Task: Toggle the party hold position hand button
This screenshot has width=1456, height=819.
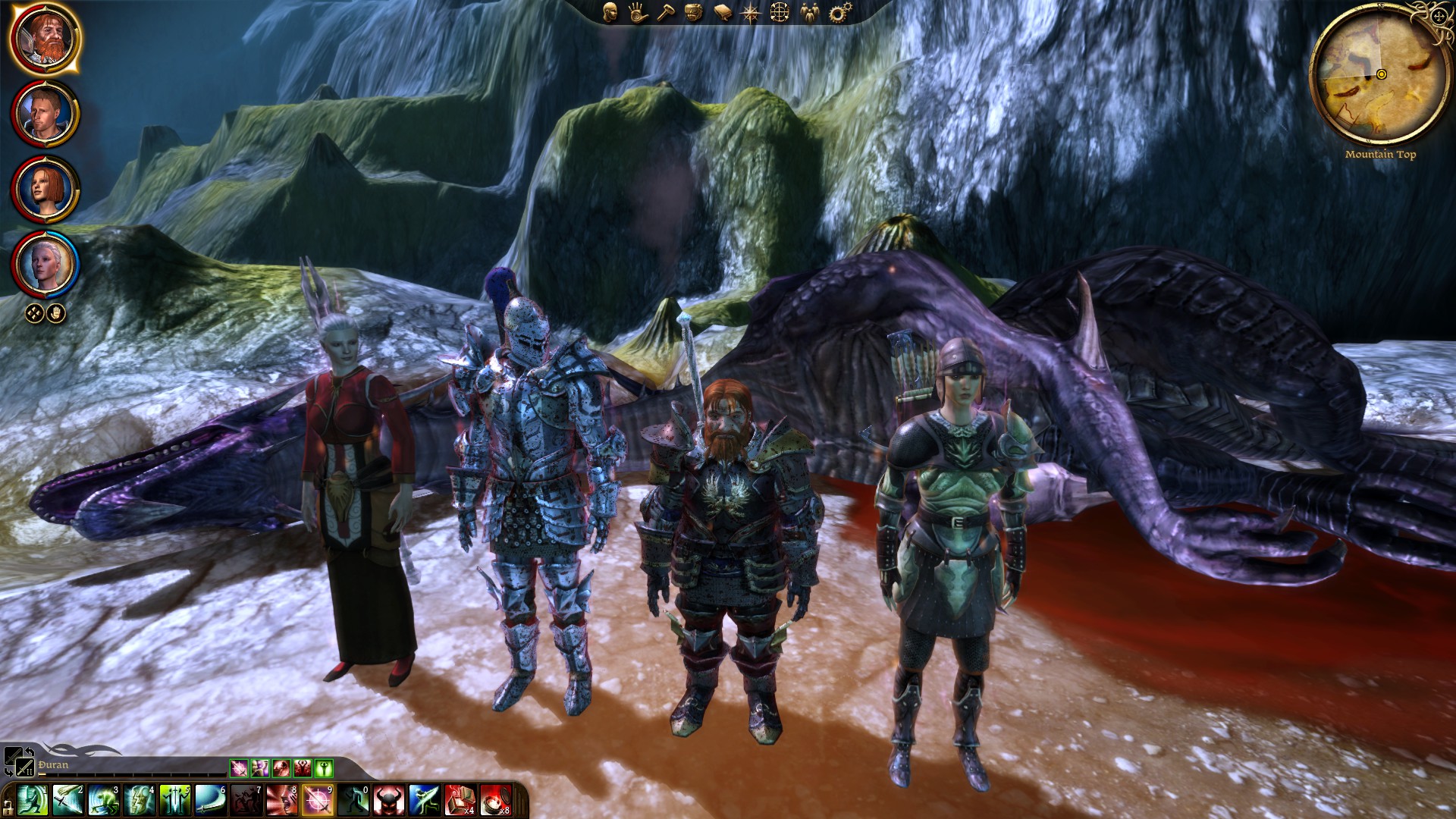Action: 56,312
